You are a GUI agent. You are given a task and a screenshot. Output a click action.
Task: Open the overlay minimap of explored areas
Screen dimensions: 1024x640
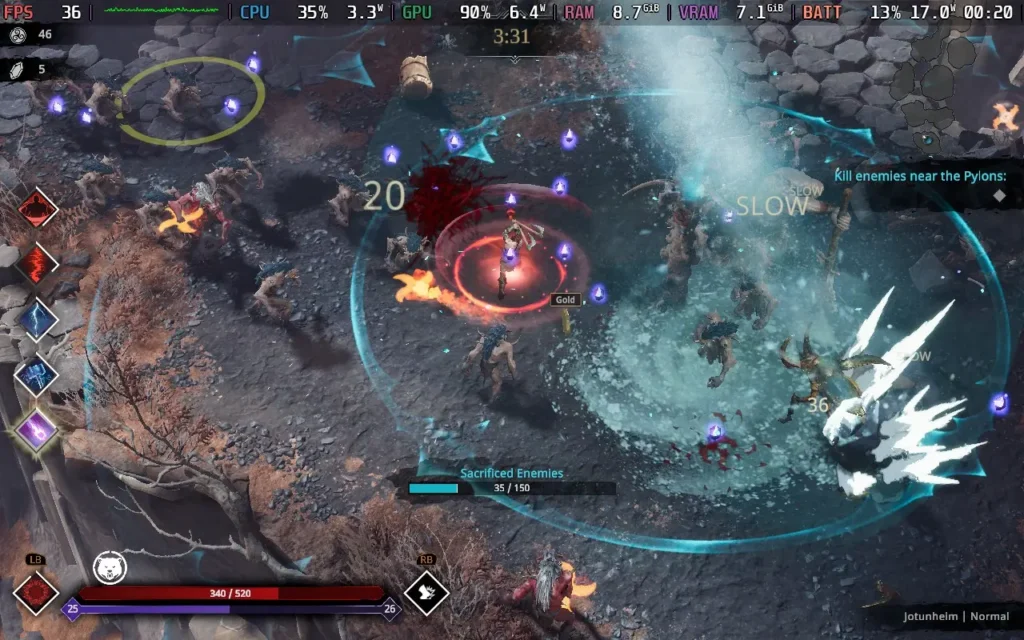pyautogui.click(x=950, y=84)
